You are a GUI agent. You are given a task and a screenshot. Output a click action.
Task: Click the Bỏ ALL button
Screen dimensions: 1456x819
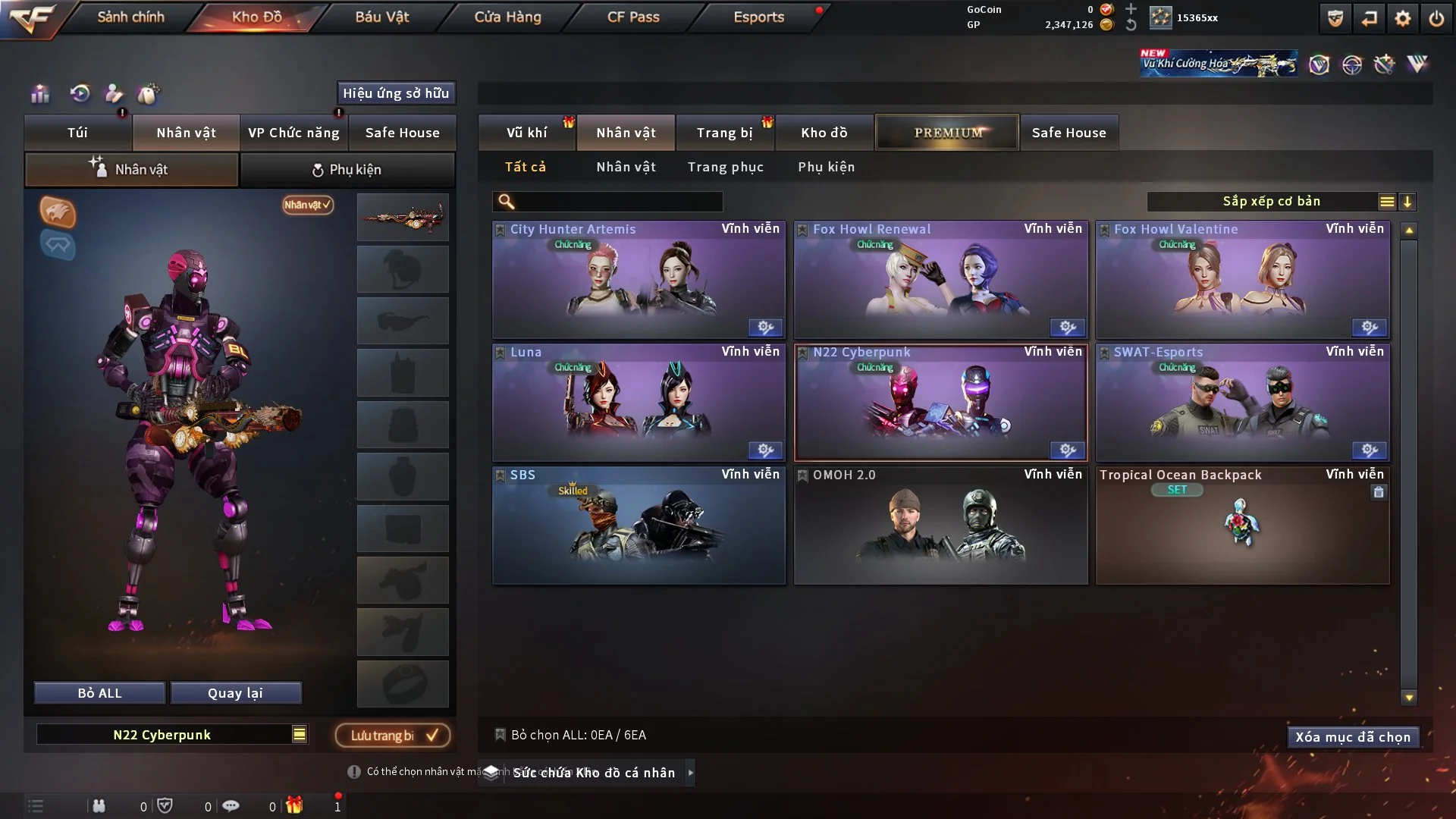(x=99, y=693)
